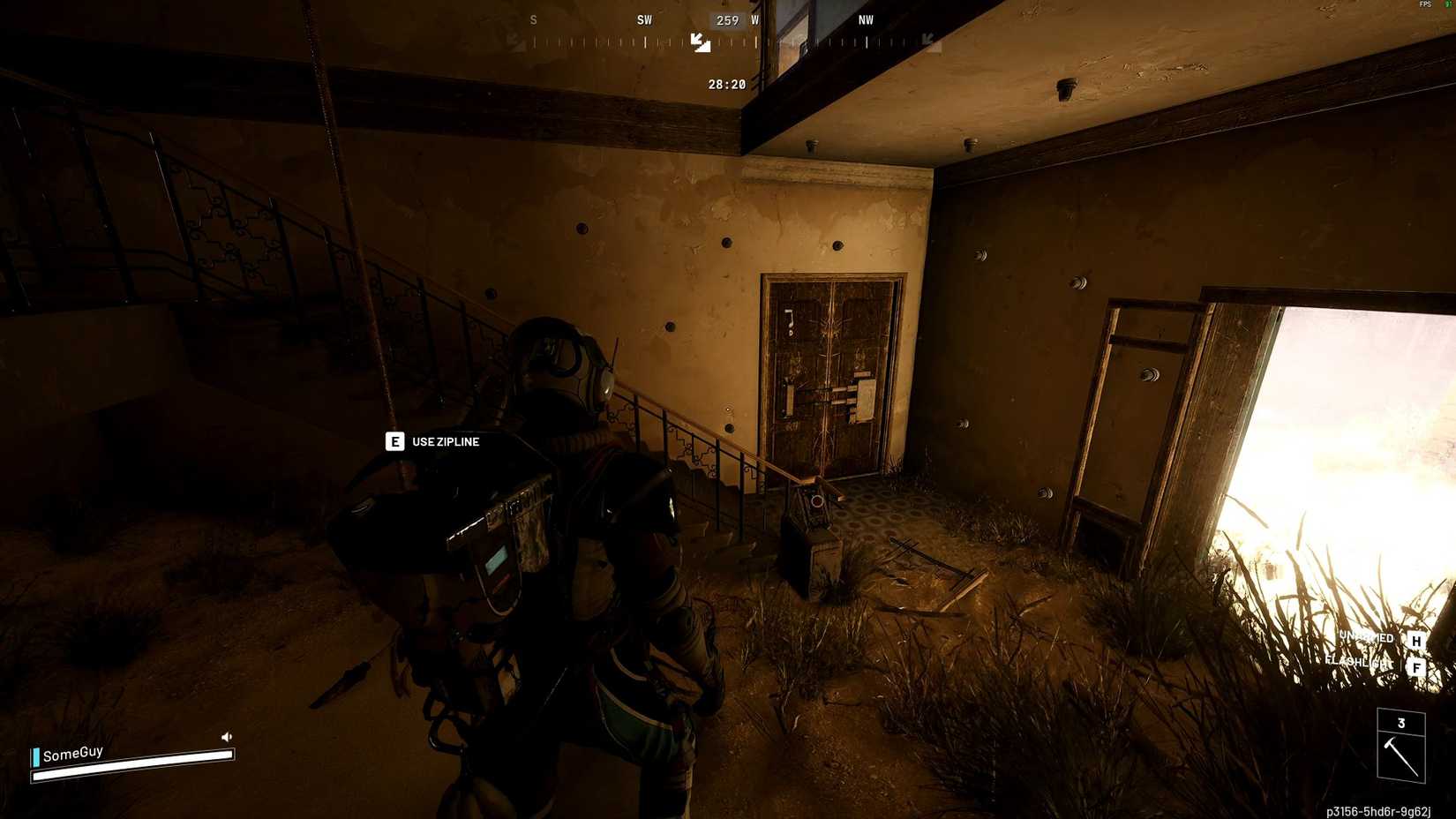The width and height of the screenshot is (1456, 819).
Task: Click the speaker icon above SomeGuy's bar
Action: coord(227,734)
